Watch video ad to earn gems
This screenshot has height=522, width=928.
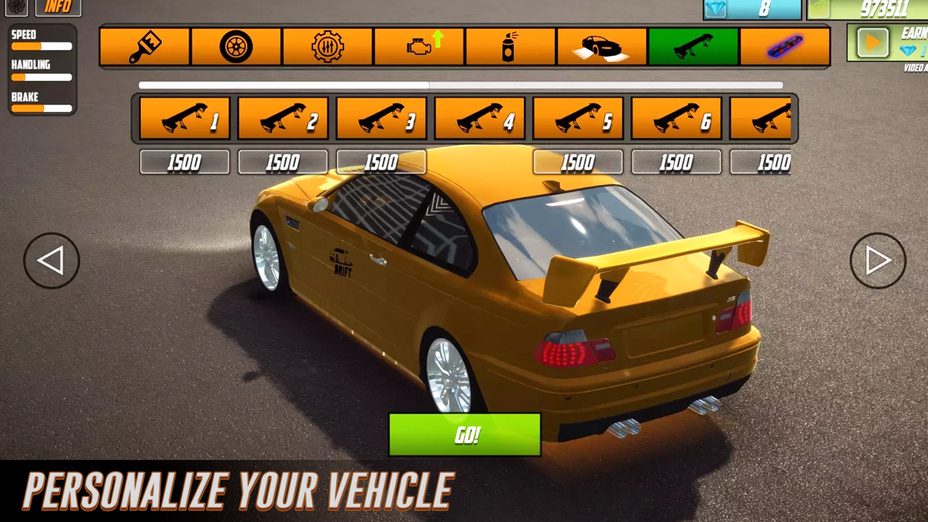coord(873,43)
